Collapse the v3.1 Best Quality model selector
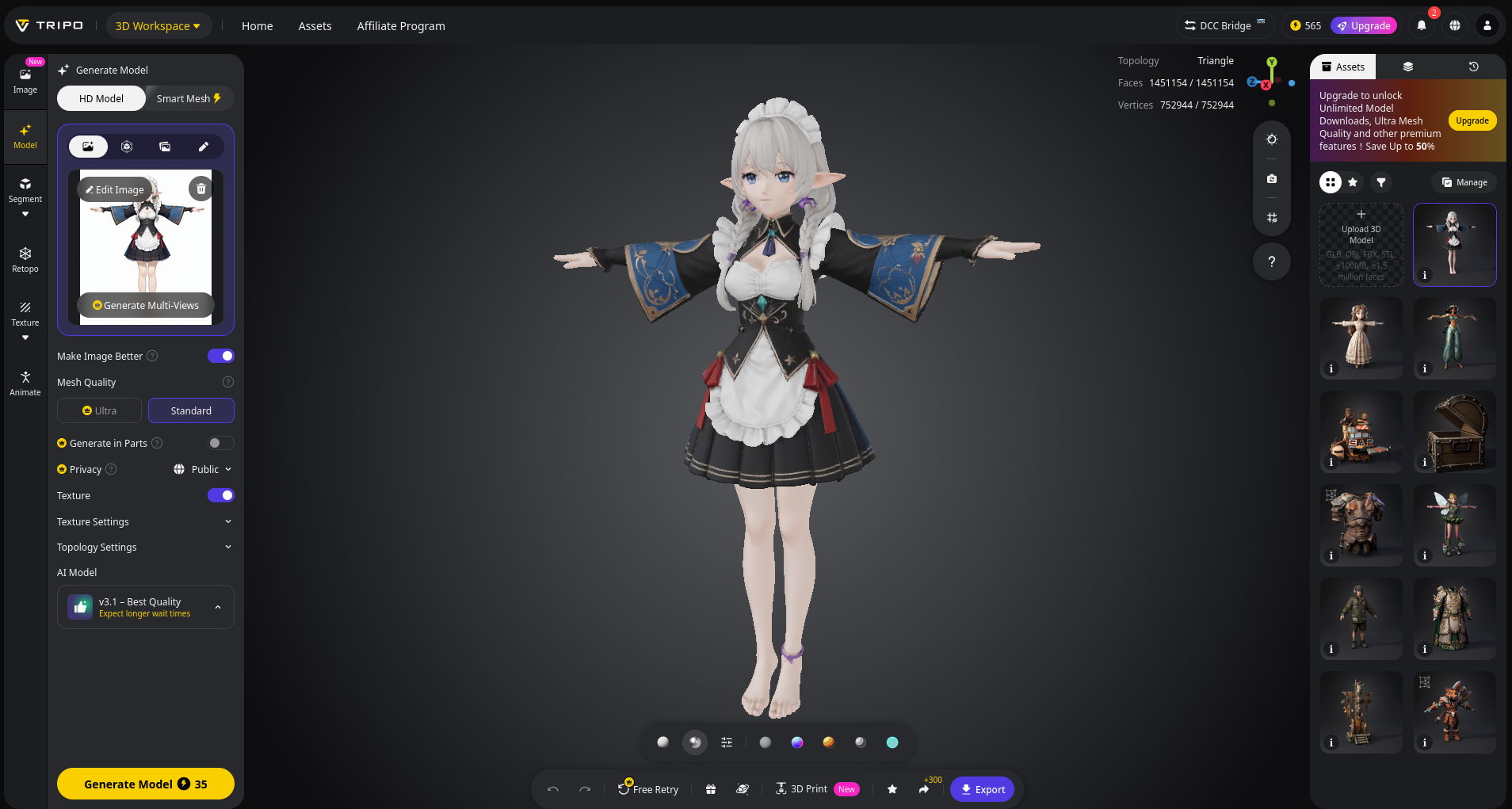The height and width of the screenshot is (809, 1512). (219, 606)
